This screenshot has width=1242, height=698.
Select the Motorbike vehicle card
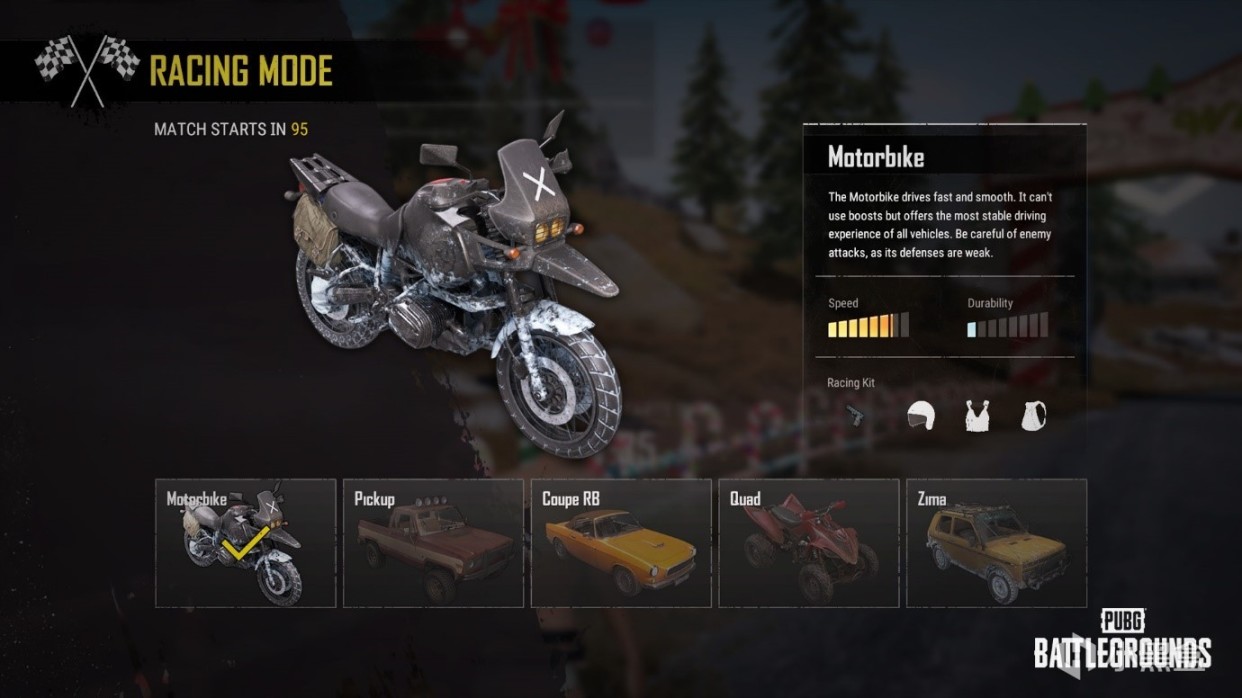tap(246, 543)
